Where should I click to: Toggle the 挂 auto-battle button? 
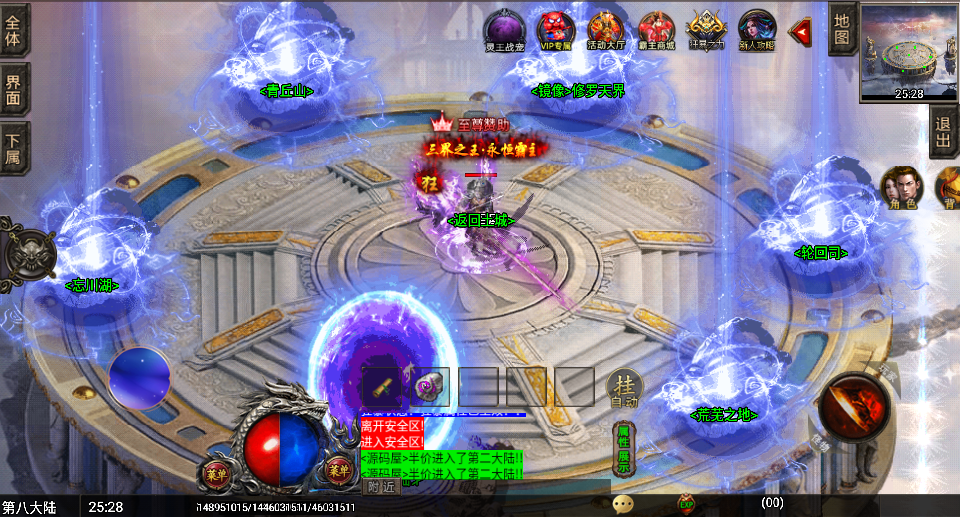tap(625, 388)
